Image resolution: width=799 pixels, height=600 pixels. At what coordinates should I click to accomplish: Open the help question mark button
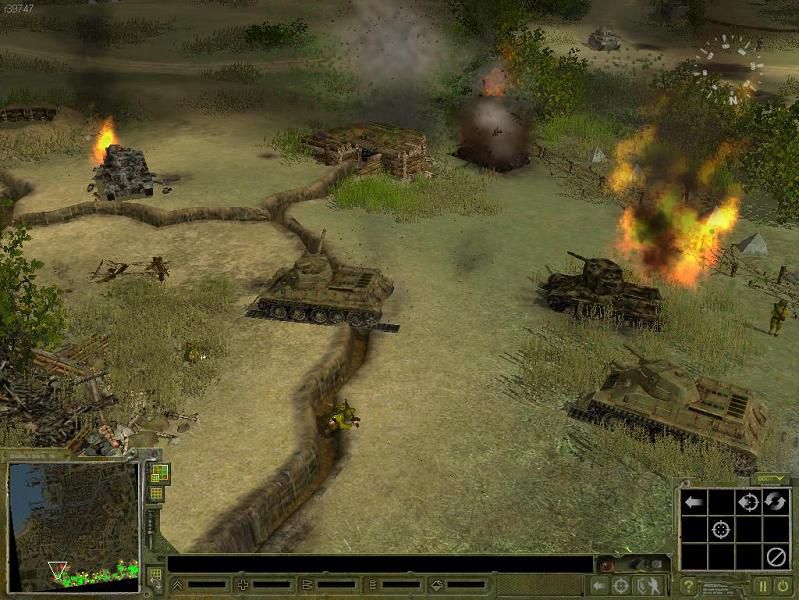pos(688,587)
